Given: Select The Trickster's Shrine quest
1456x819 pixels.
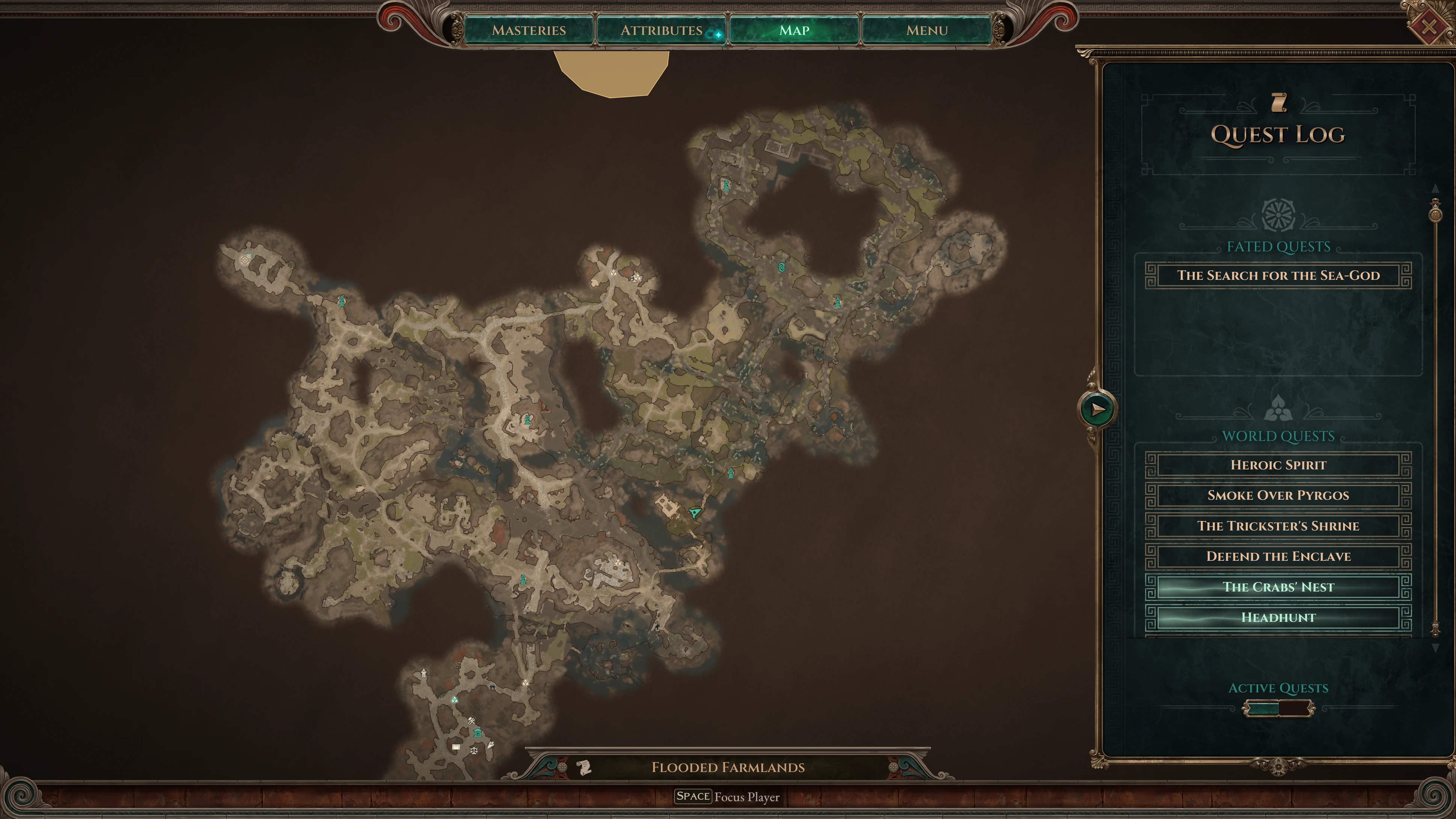Looking at the screenshot, I should pos(1278,526).
